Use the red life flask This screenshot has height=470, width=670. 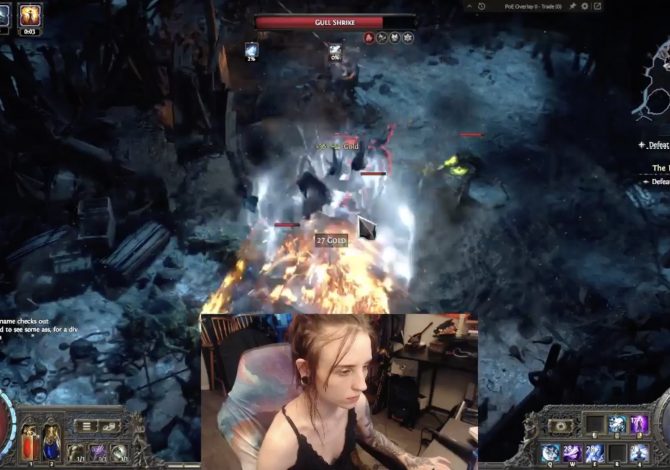point(27,442)
